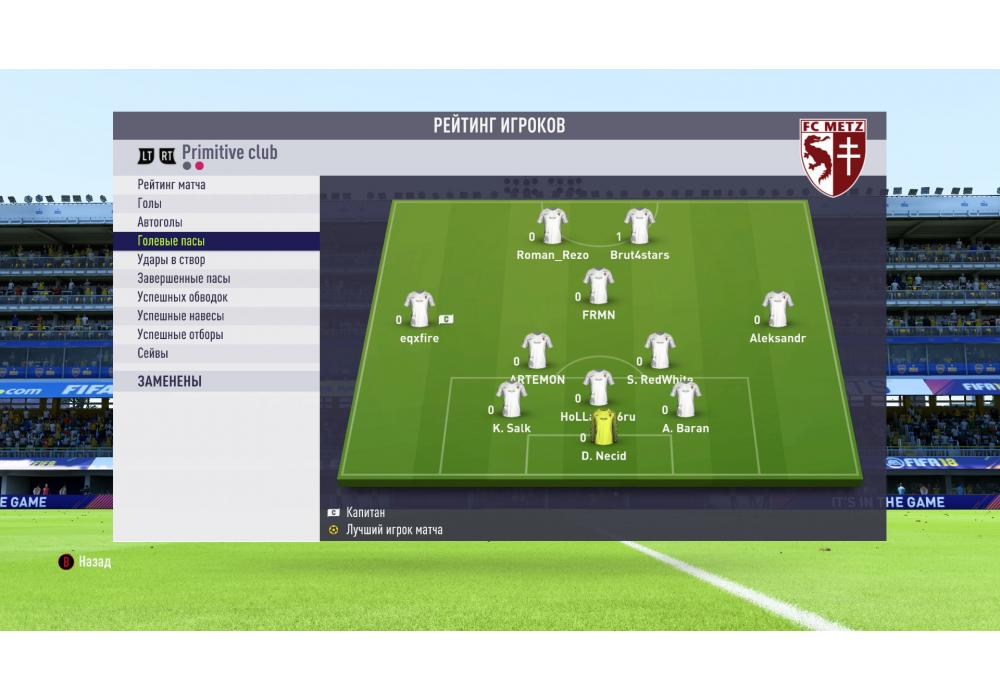The height and width of the screenshot is (700, 1000).
Task: Choose defender A. Baran's shirt
Action: click(685, 399)
